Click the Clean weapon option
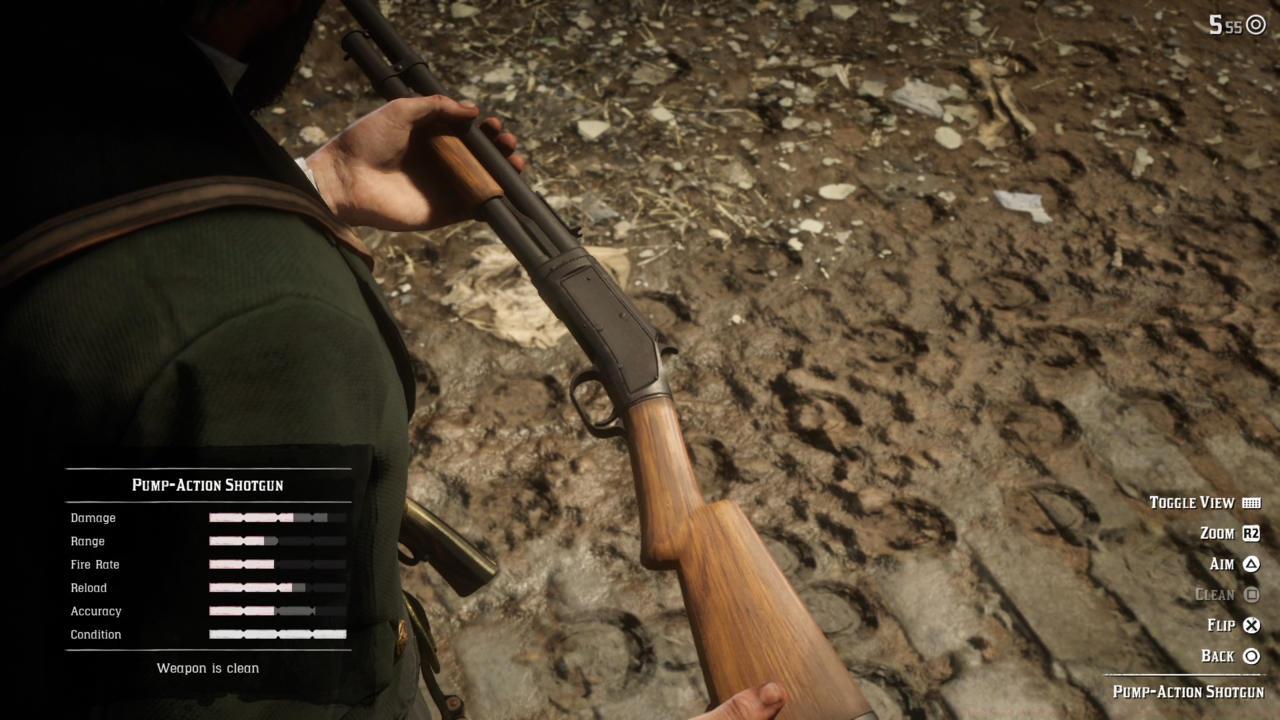This screenshot has width=1280, height=720. 1217,594
